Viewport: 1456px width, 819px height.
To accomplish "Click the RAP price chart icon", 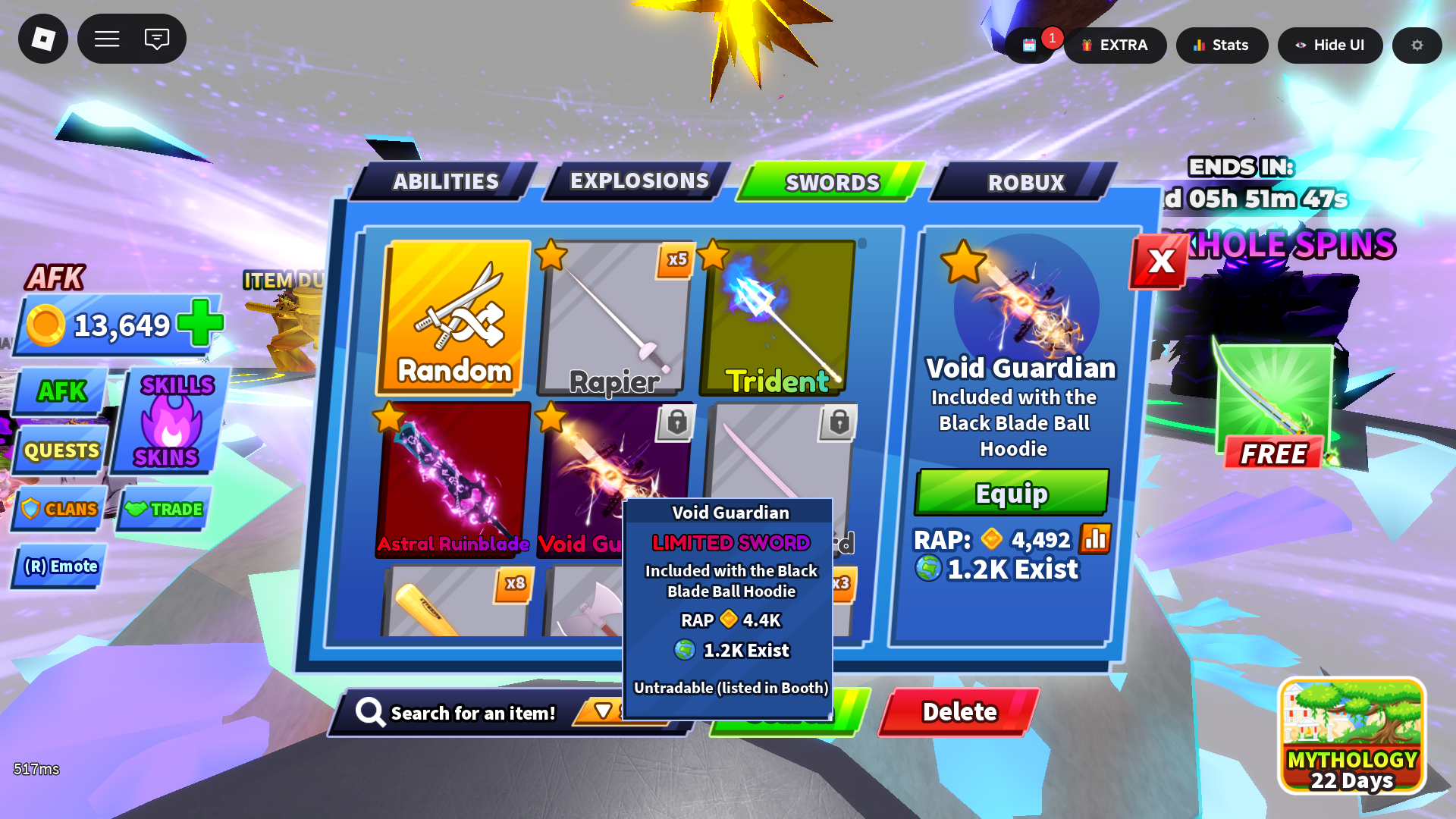I will (x=1095, y=541).
